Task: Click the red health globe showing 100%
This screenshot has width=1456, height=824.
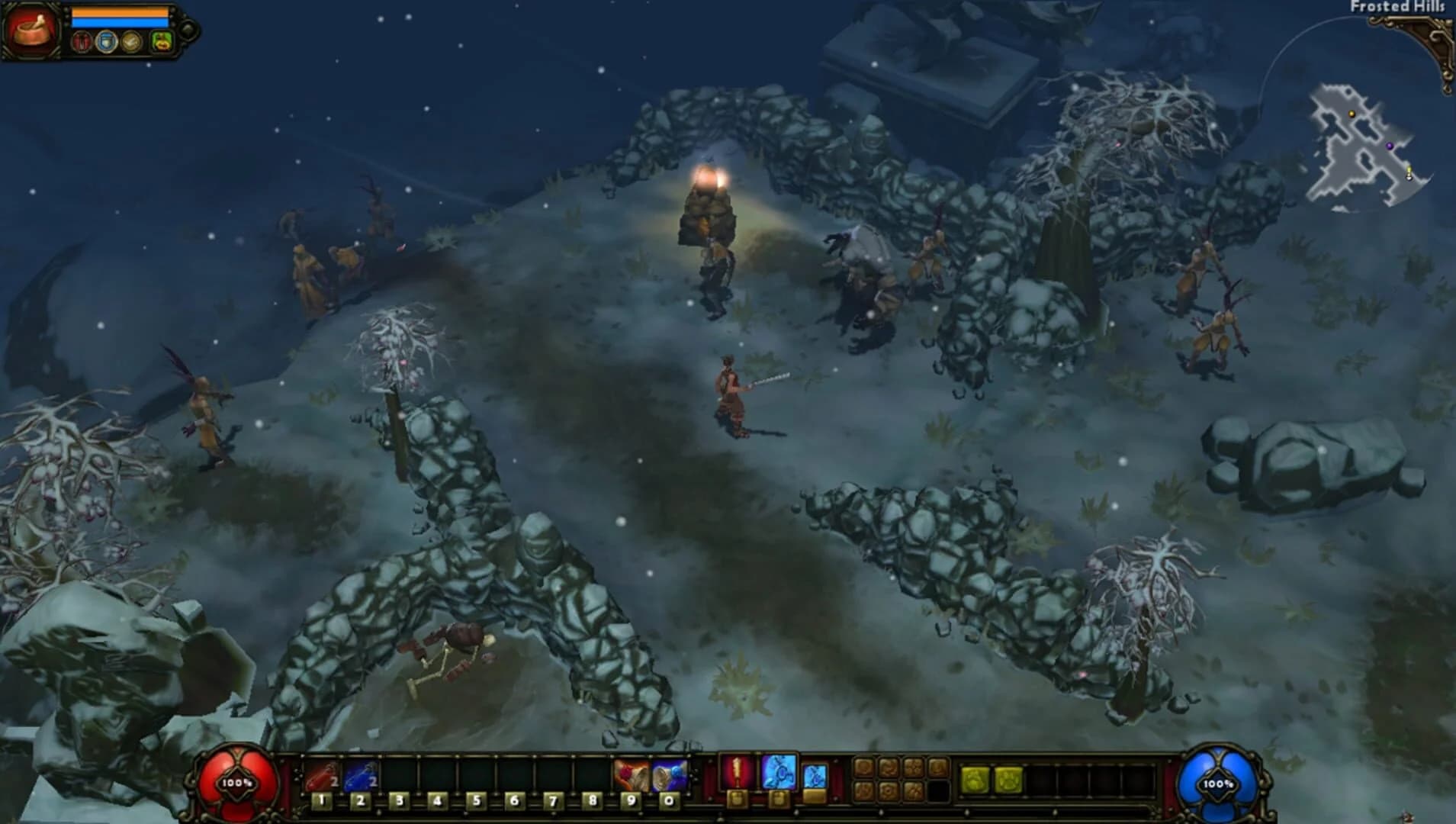Action: pos(236,781)
